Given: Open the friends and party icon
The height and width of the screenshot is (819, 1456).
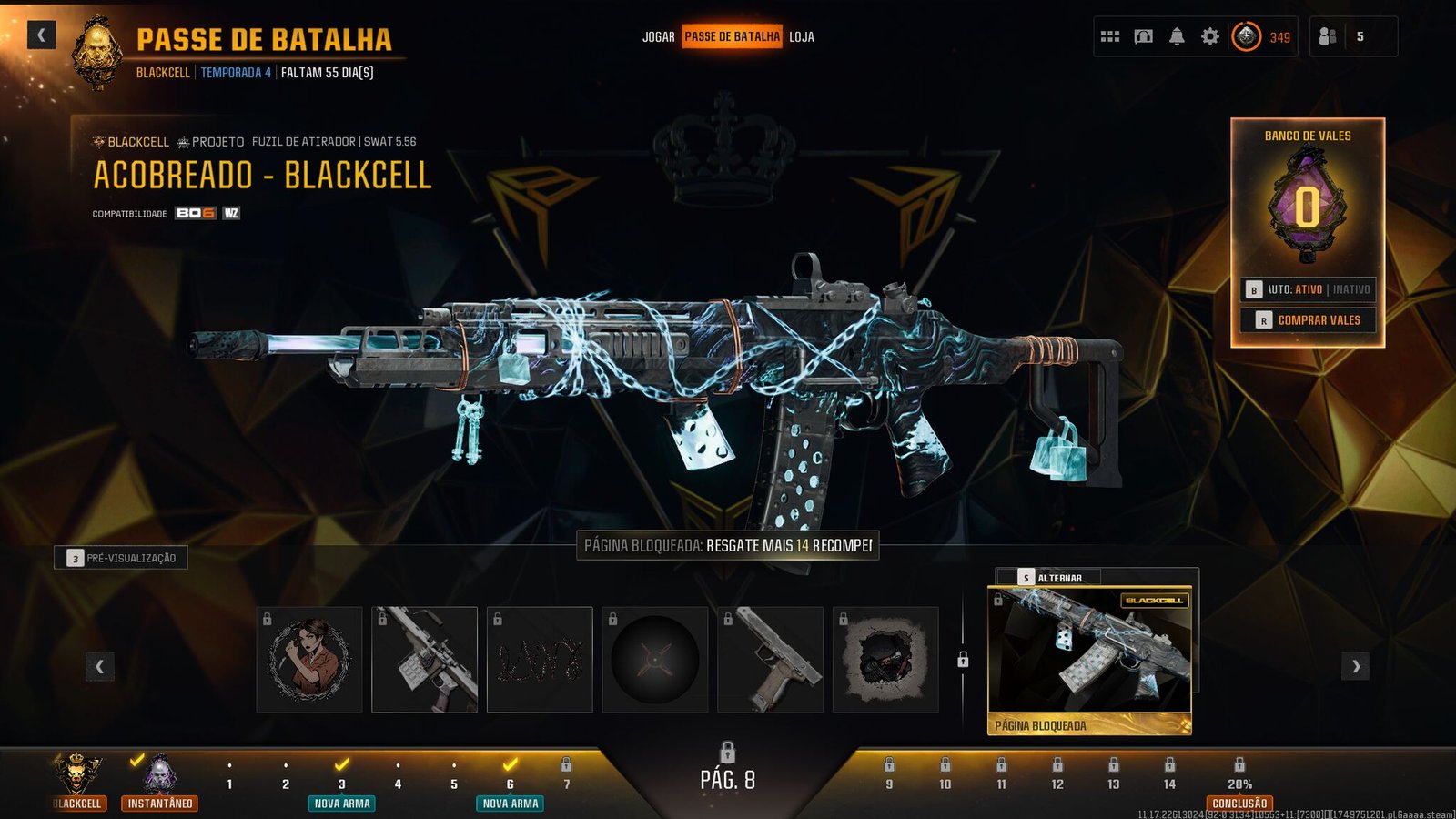Looking at the screenshot, I should point(1328,37).
